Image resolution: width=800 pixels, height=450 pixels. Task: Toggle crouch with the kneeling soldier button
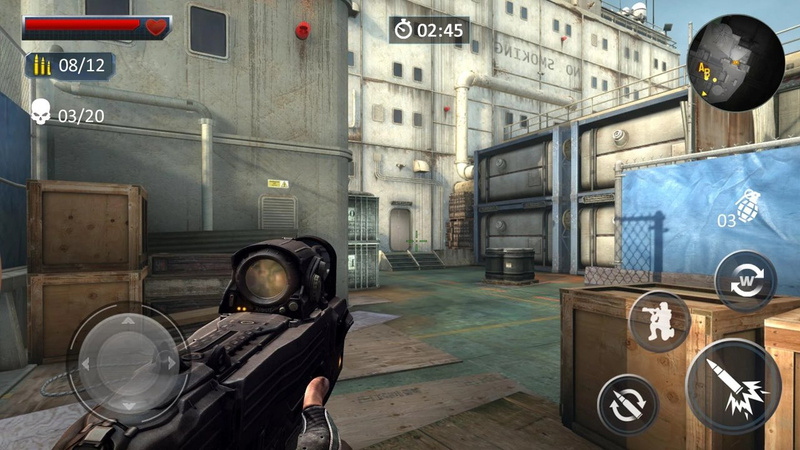660,322
